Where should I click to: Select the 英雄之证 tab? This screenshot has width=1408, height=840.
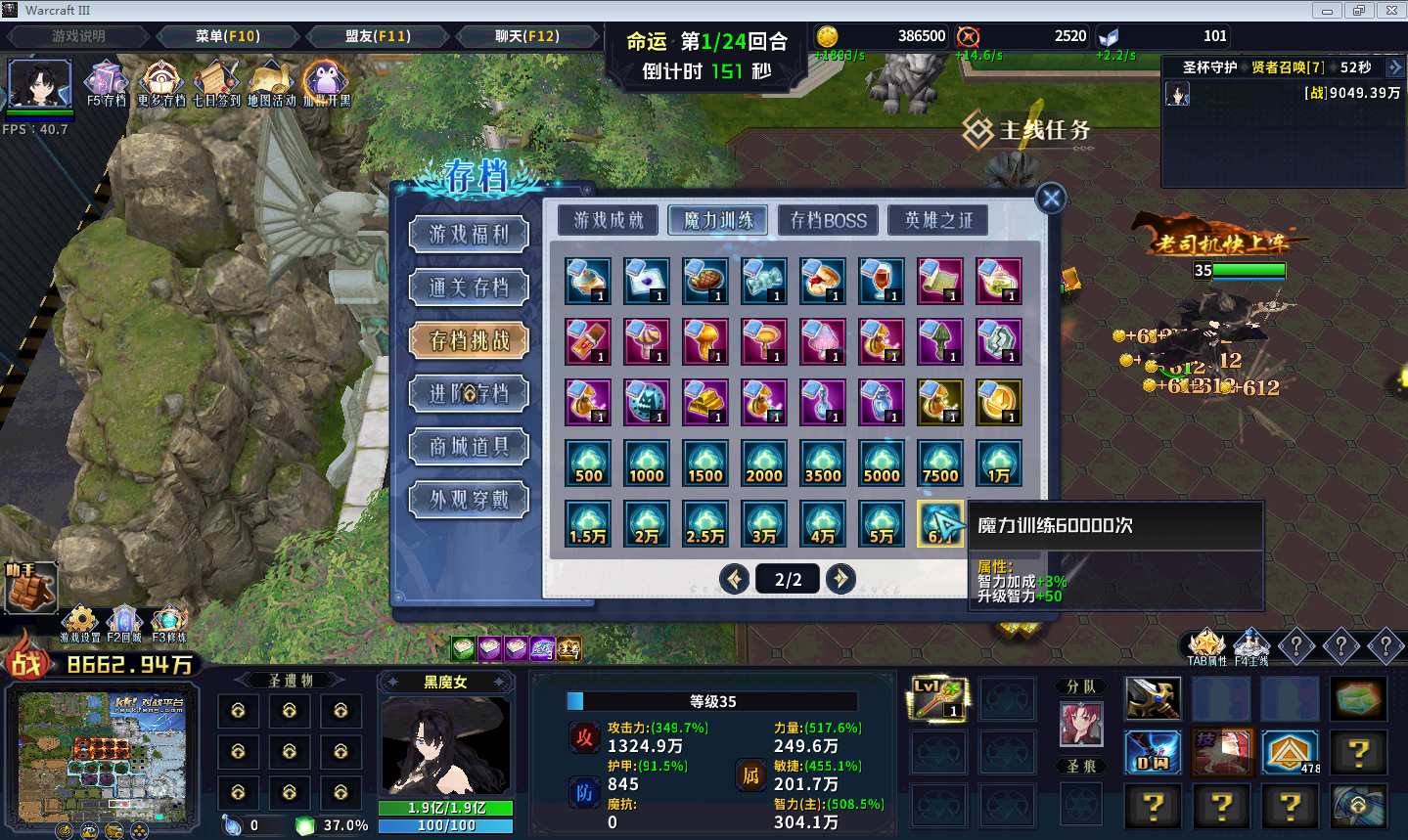pos(938,220)
